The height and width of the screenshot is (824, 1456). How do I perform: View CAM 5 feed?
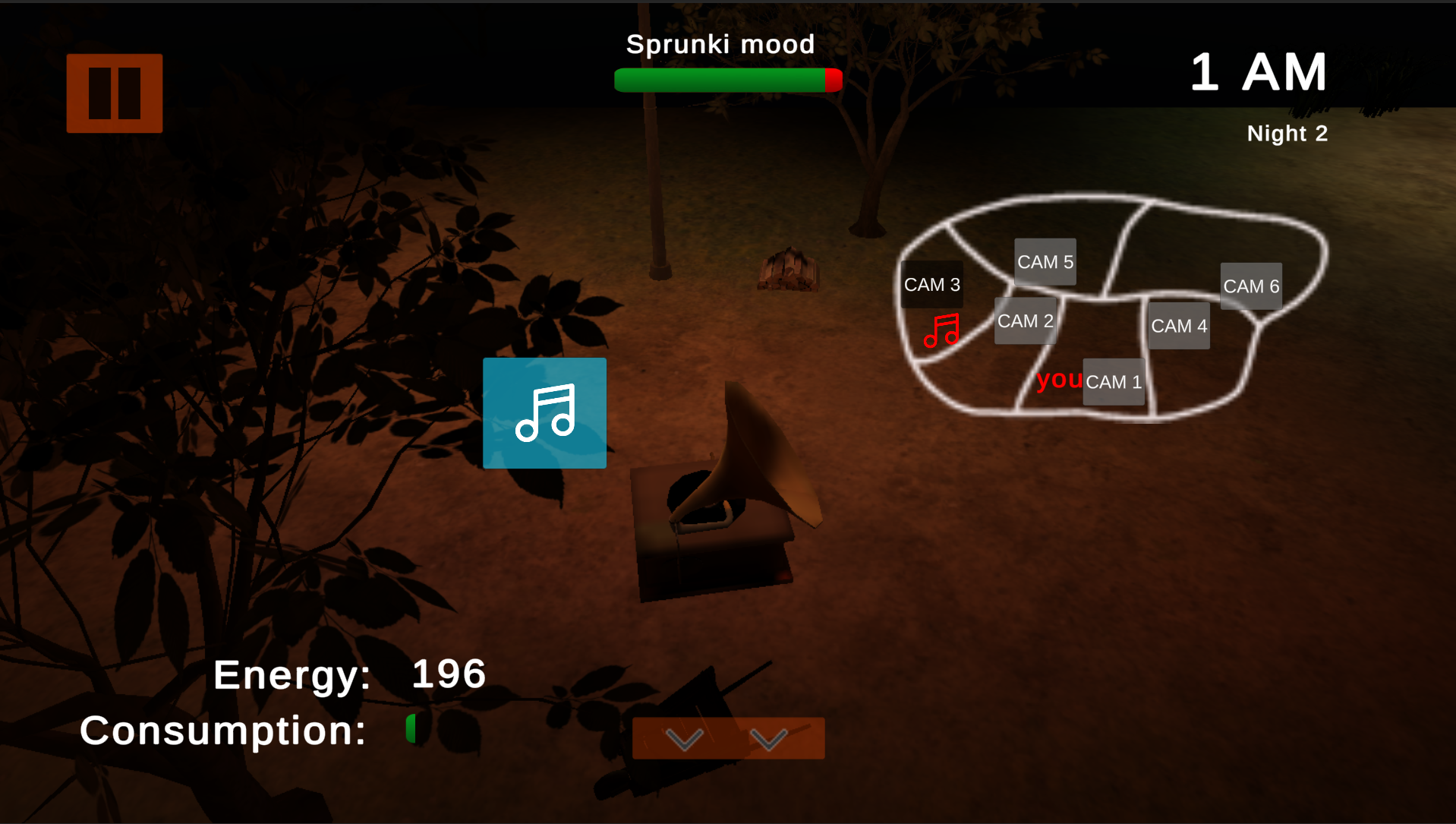tap(1045, 261)
